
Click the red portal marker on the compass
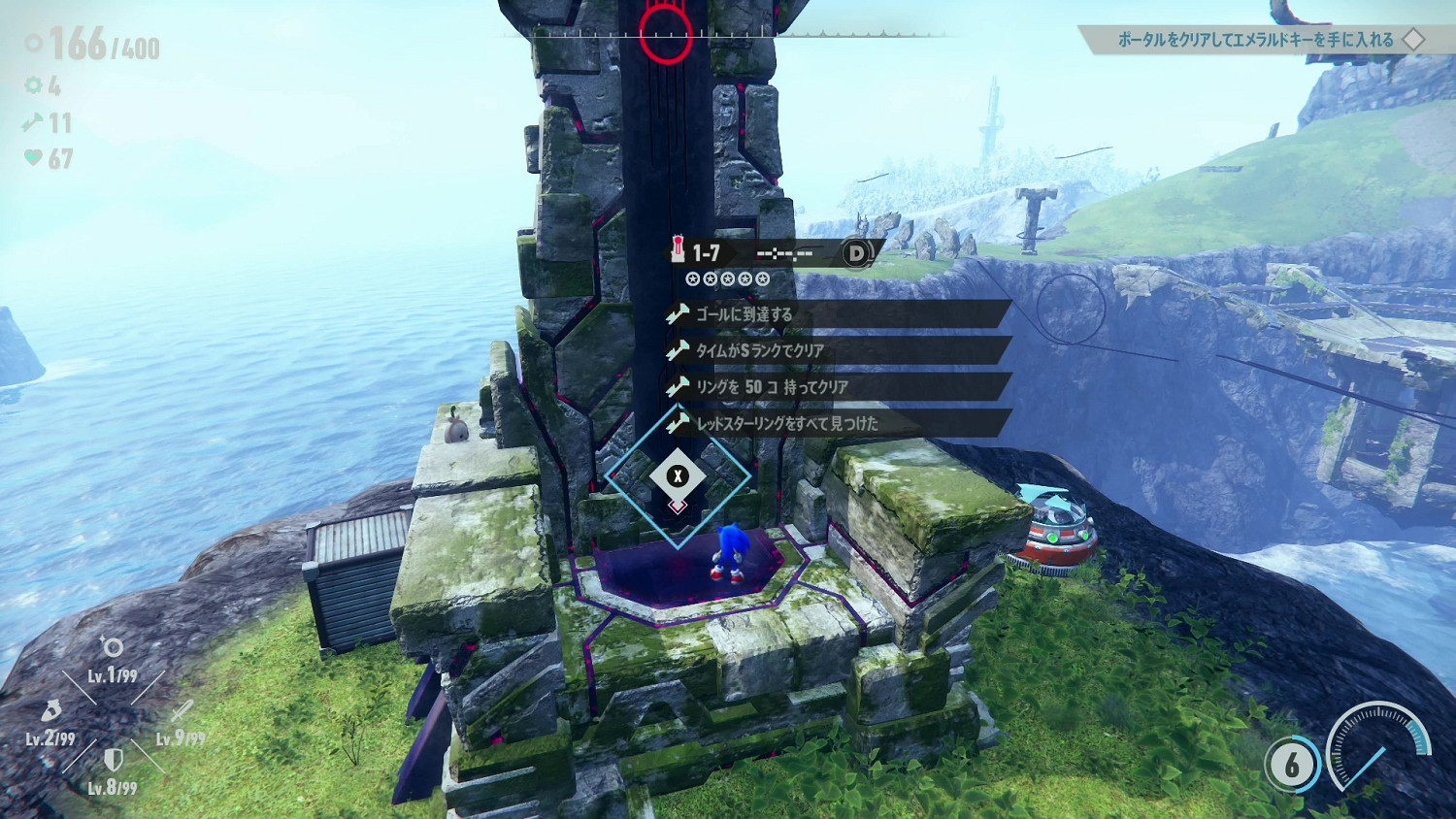666,34
